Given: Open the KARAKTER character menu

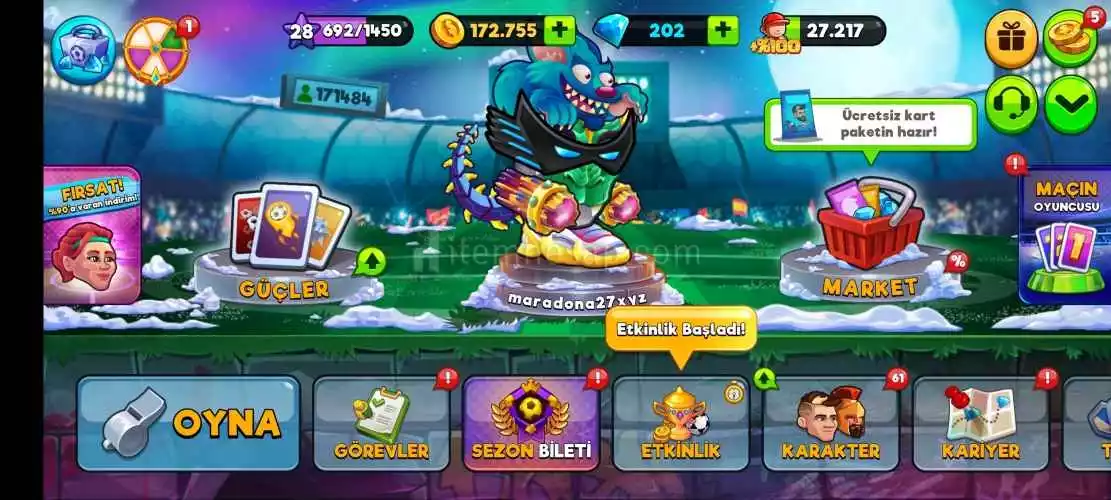Looking at the screenshot, I should 830,425.
